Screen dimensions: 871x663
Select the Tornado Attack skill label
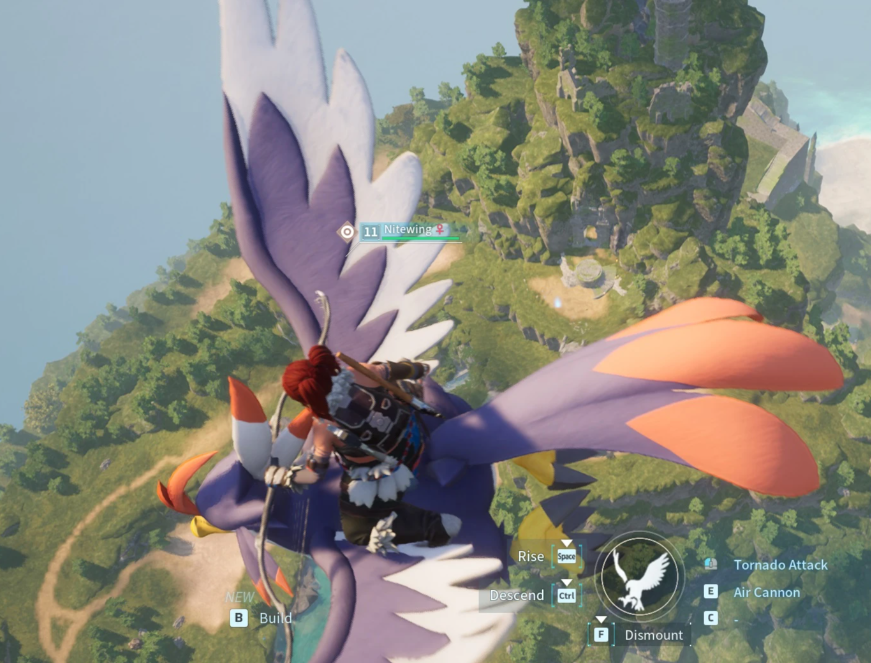tap(780, 565)
